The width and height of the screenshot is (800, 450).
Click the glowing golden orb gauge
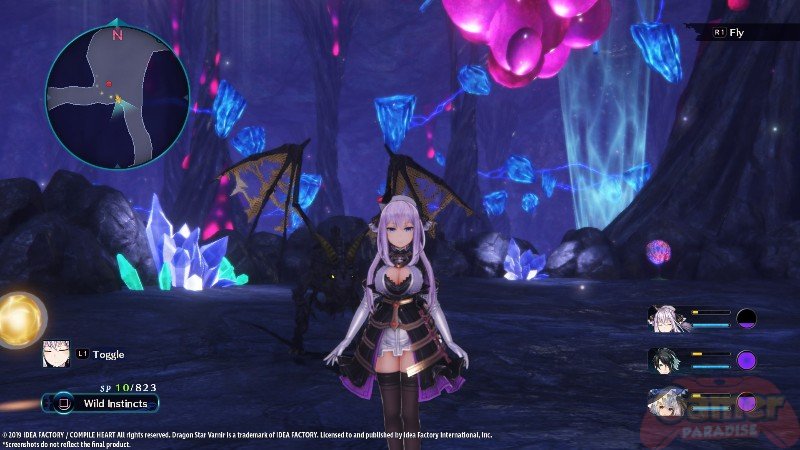click(x=19, y=320)
